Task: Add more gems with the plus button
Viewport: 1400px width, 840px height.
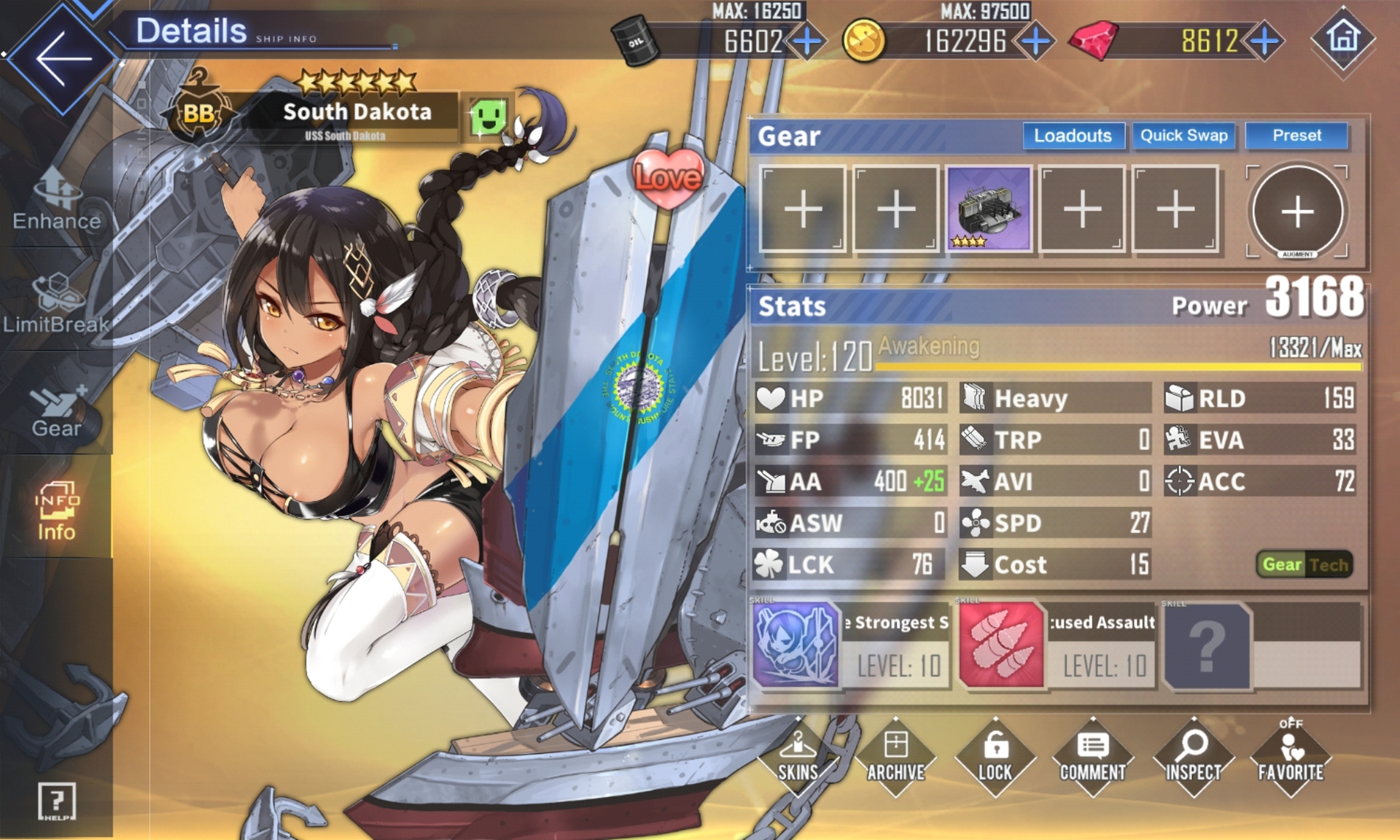Action: pyautogui.click(x=1265, y=41)
